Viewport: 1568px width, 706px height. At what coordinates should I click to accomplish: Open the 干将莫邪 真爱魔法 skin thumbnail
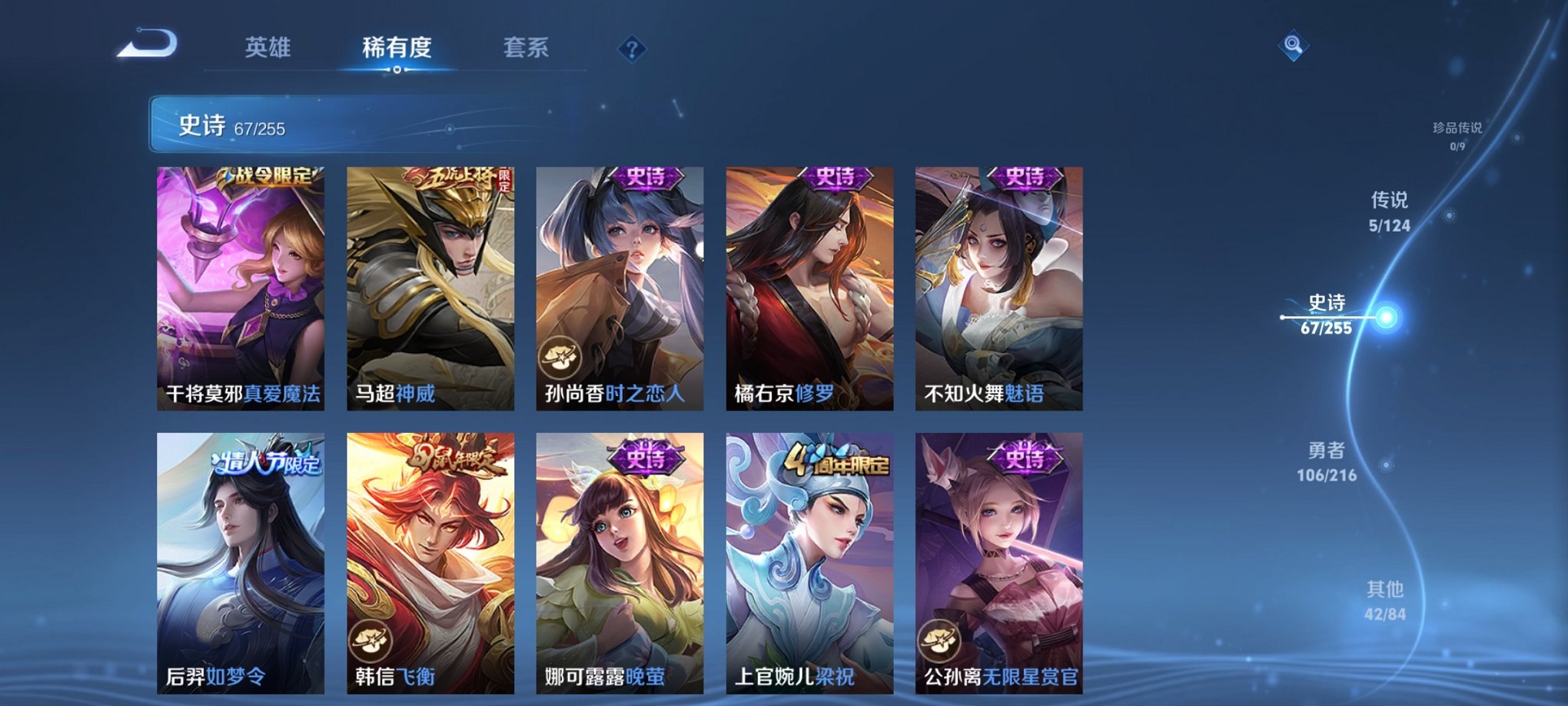click(x=241, y=285)
